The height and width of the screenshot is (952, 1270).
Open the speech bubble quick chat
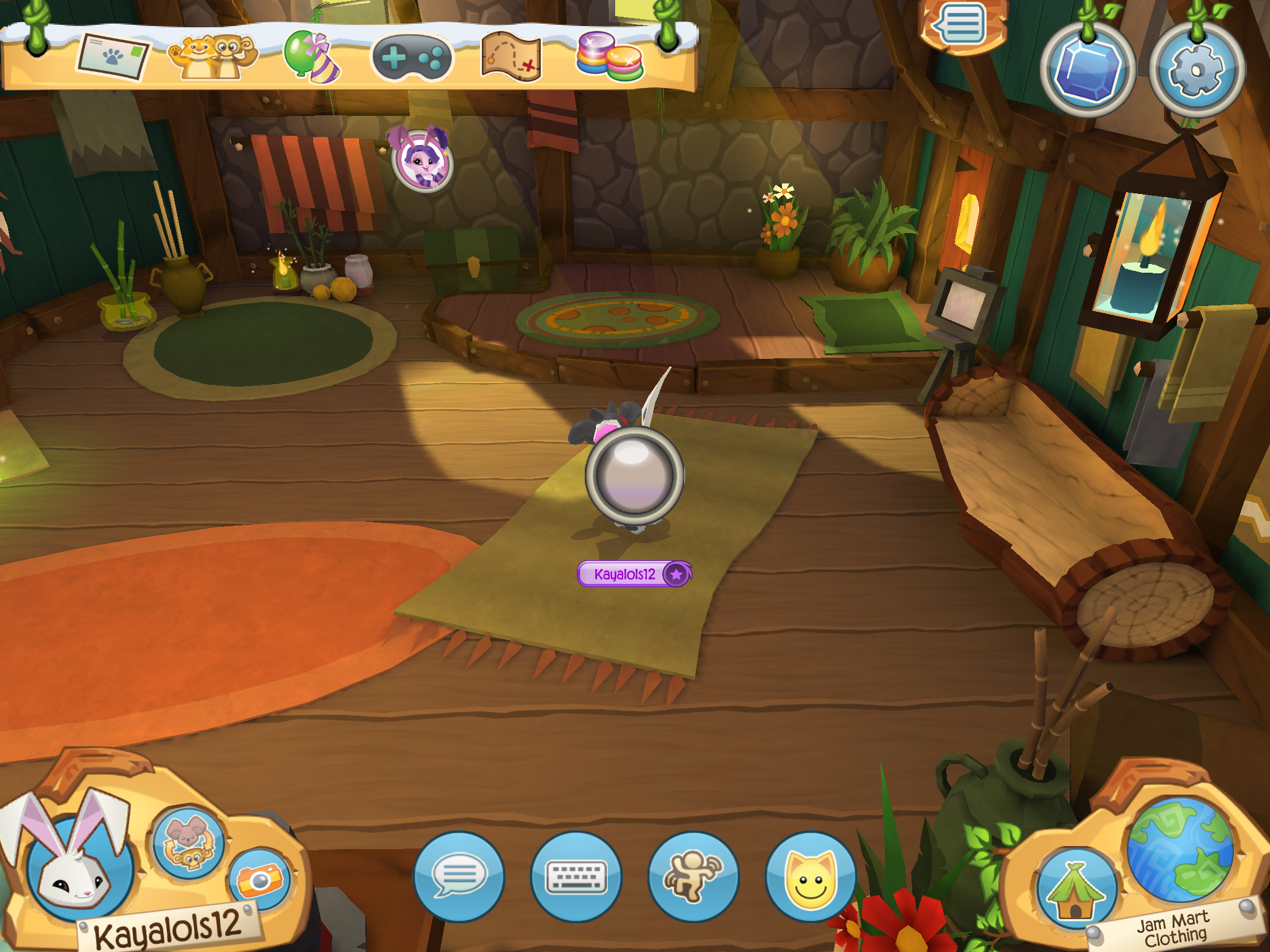(459, 876)
